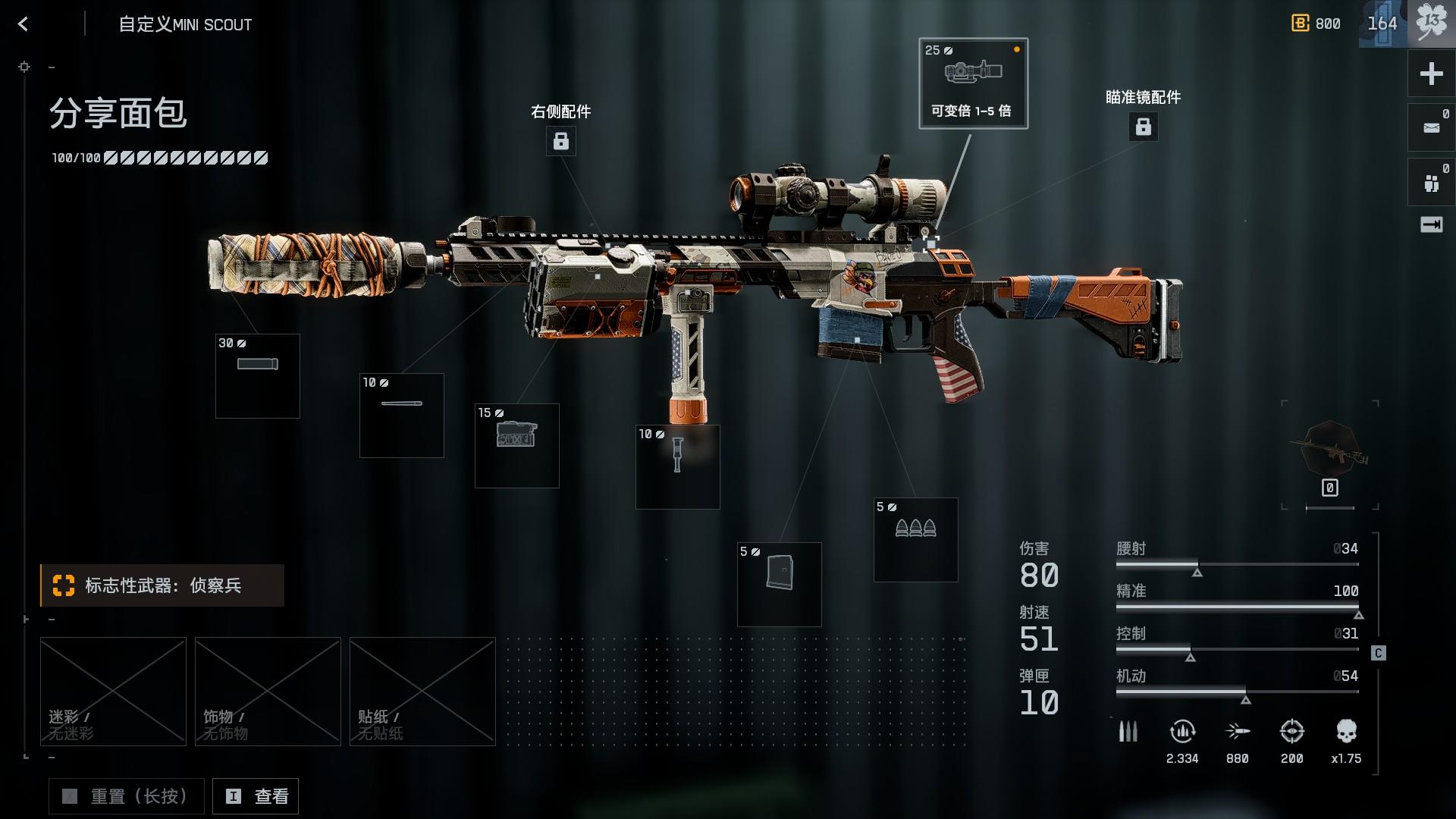1456x819 pixels.
Task: Click the reset loadout button
Action: 127,796
